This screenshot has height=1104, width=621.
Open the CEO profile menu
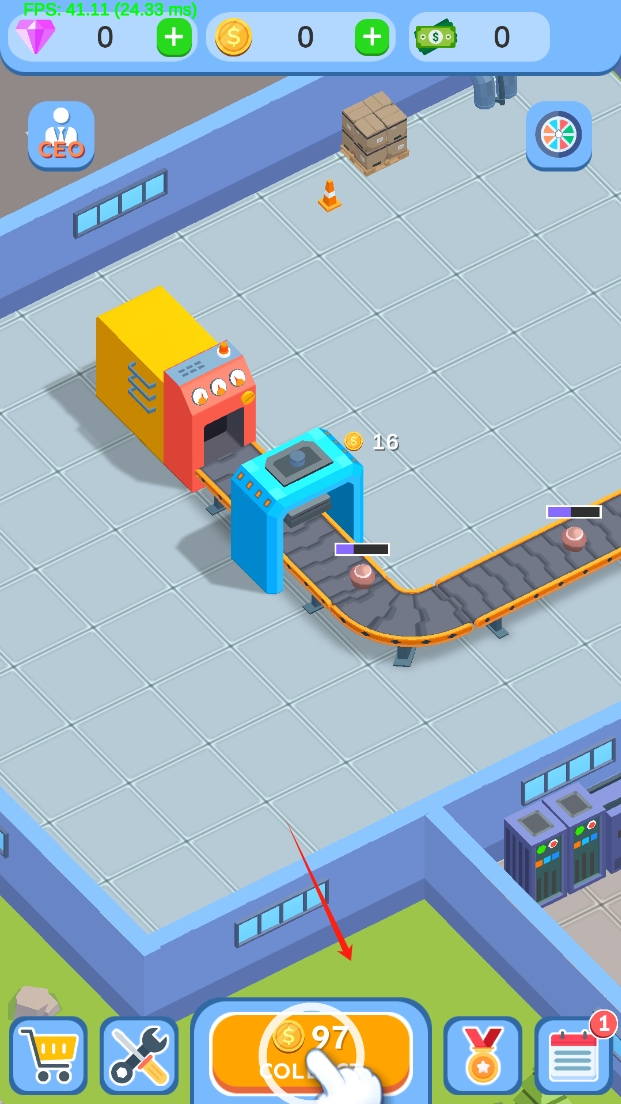61,135
